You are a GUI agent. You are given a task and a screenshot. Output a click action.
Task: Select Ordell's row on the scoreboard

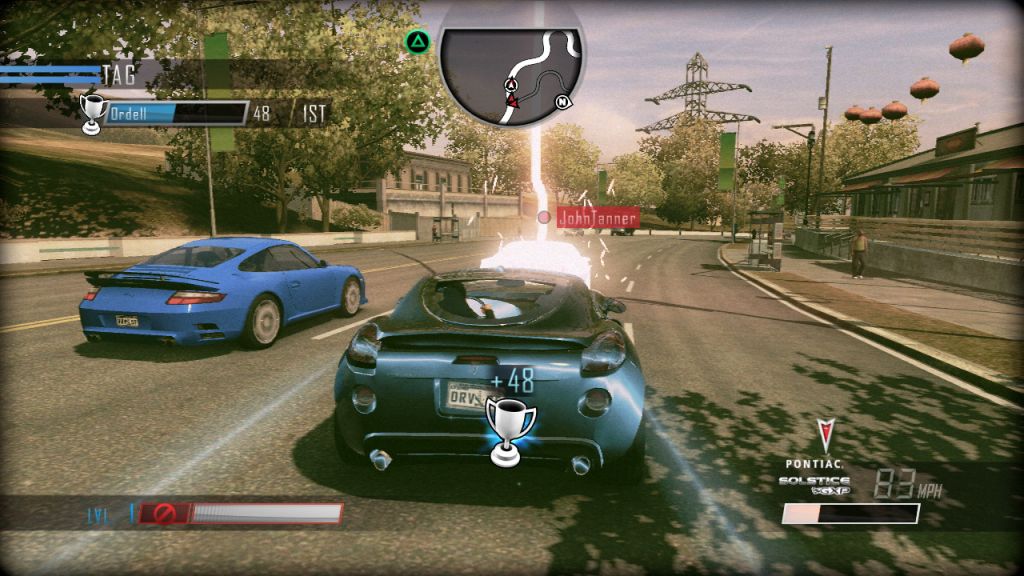[x=176, y=113]
